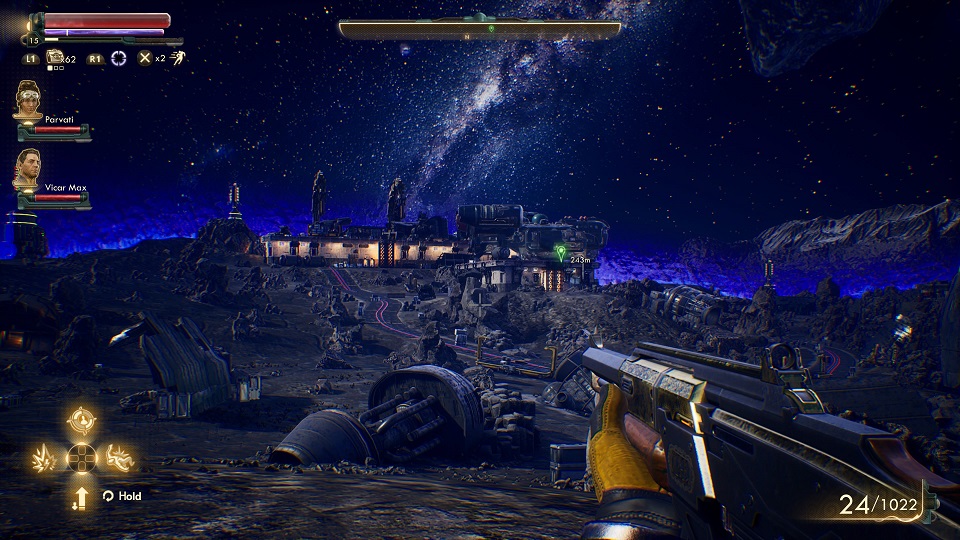Image resolution: width=960 pixels, height=540 pixels.
Task: Select the green quest marker showing 243m
Action: [x=560, y=251]
